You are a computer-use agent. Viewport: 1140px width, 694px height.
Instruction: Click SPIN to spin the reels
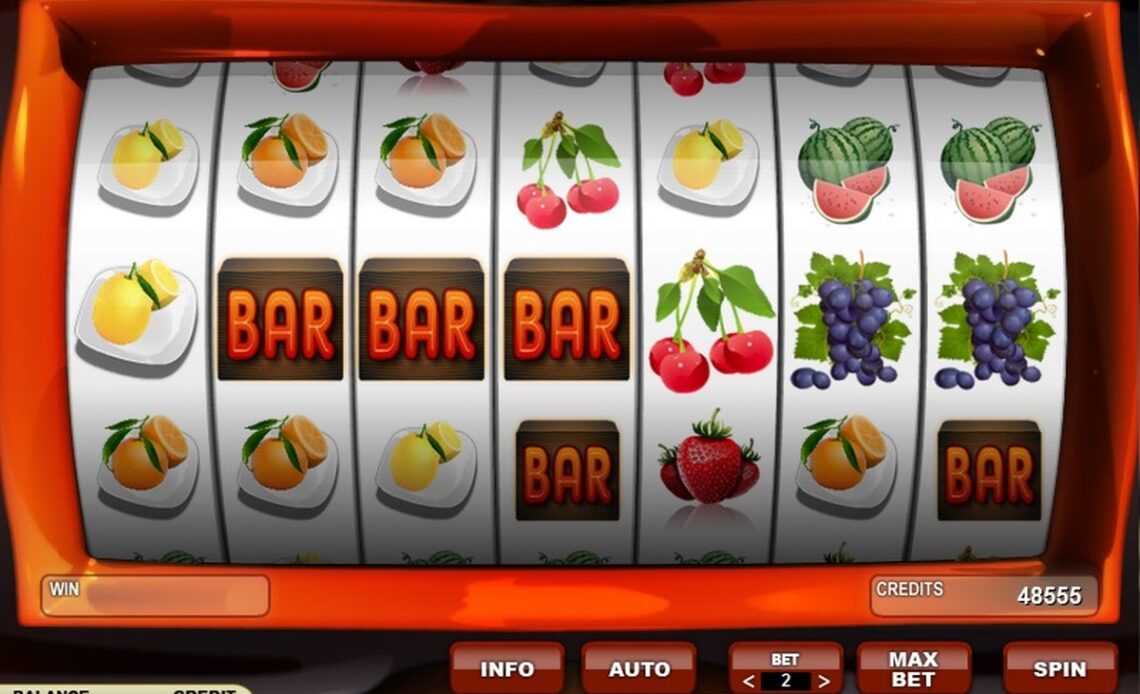point(1059,669)
